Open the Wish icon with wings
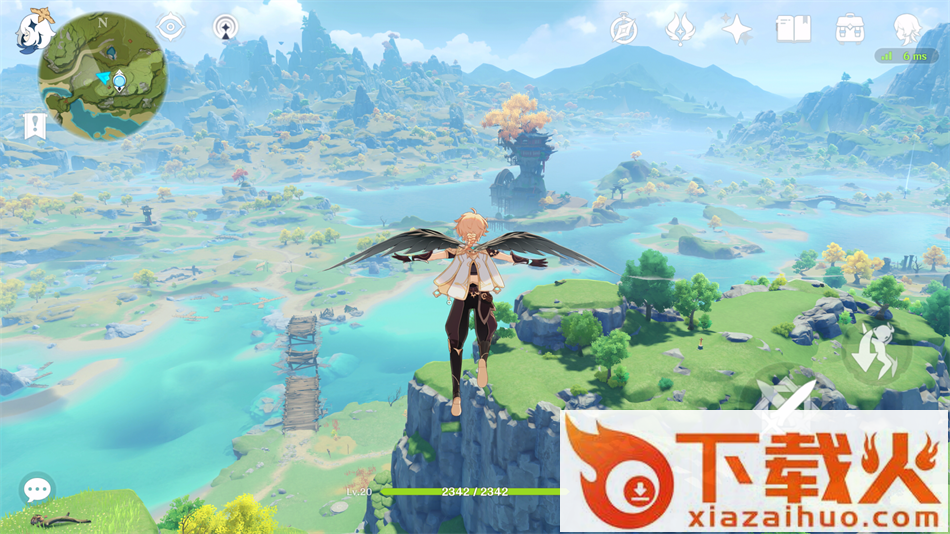Viewport: 950px width, 534px height. click(x=680, y=29)
